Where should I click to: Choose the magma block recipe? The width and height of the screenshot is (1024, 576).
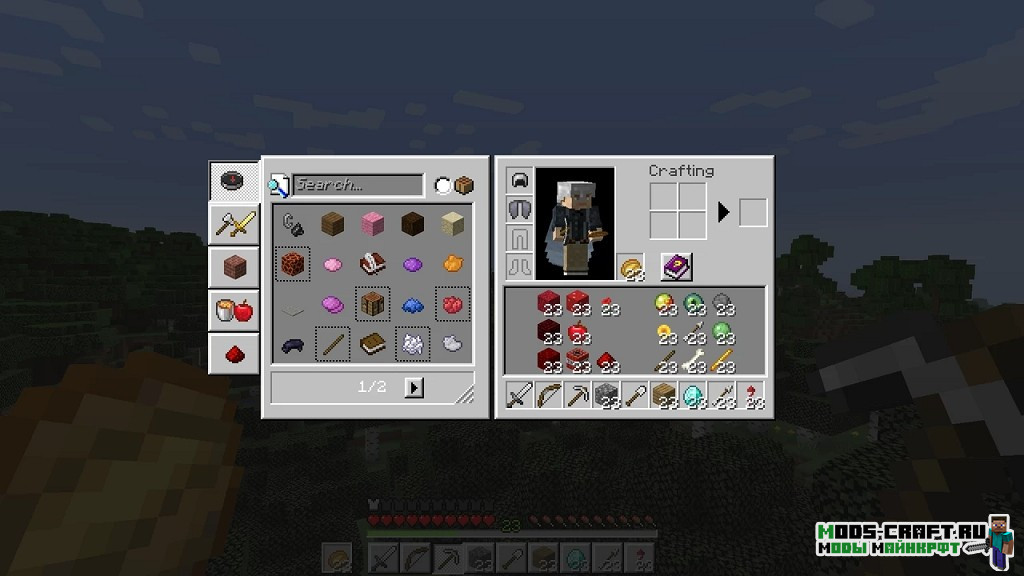pos(292,264)
